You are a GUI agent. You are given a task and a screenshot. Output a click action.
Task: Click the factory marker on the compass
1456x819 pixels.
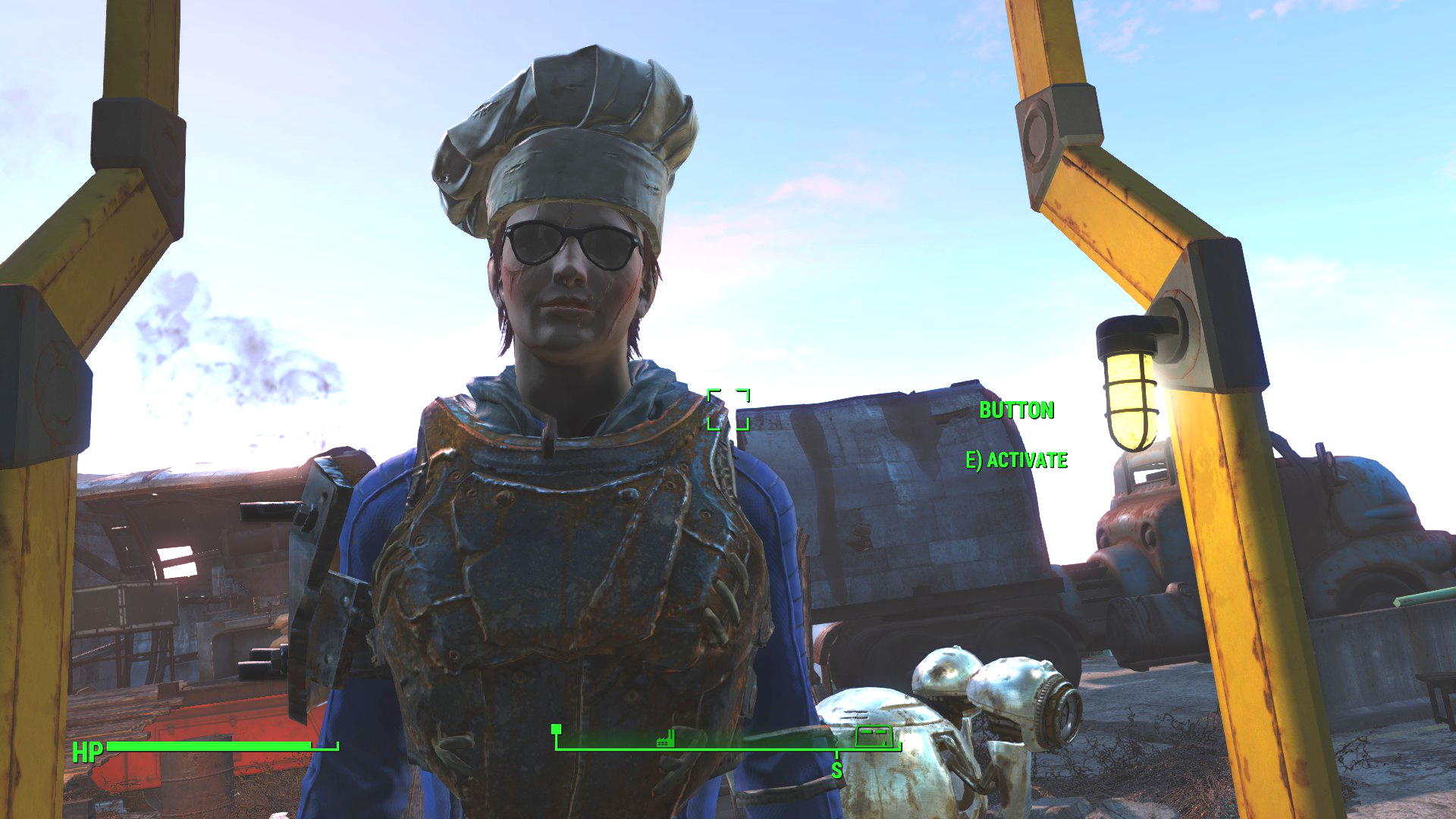(x=665, y=738)
